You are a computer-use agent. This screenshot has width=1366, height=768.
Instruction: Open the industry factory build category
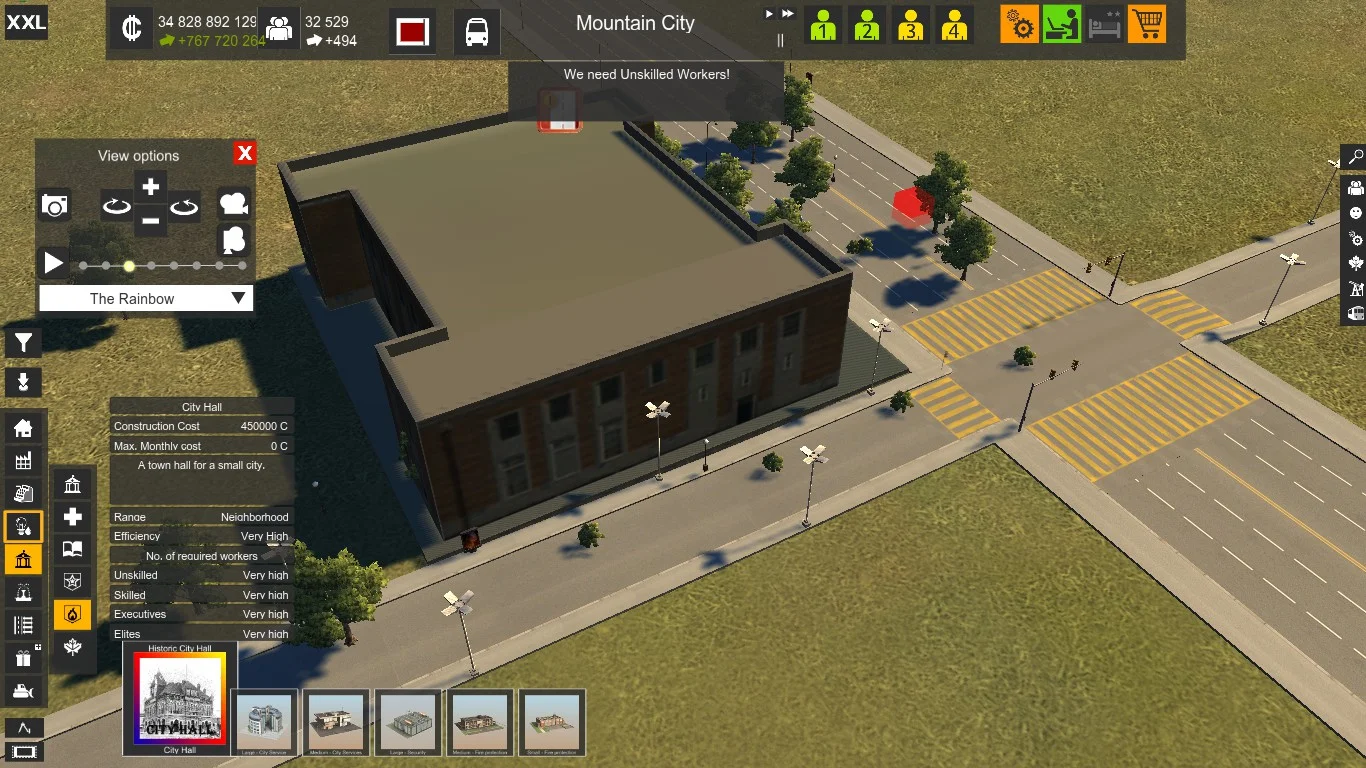tap(23, 460)
